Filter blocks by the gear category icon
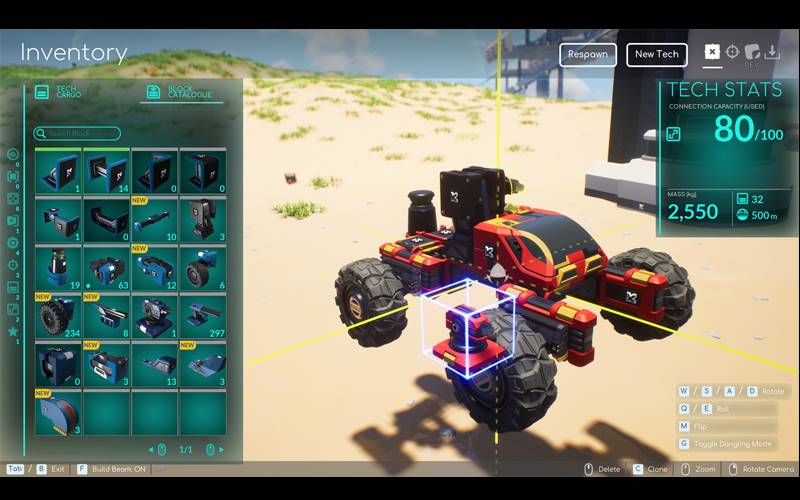Viewport: 800px width, 500px height. 13,243
